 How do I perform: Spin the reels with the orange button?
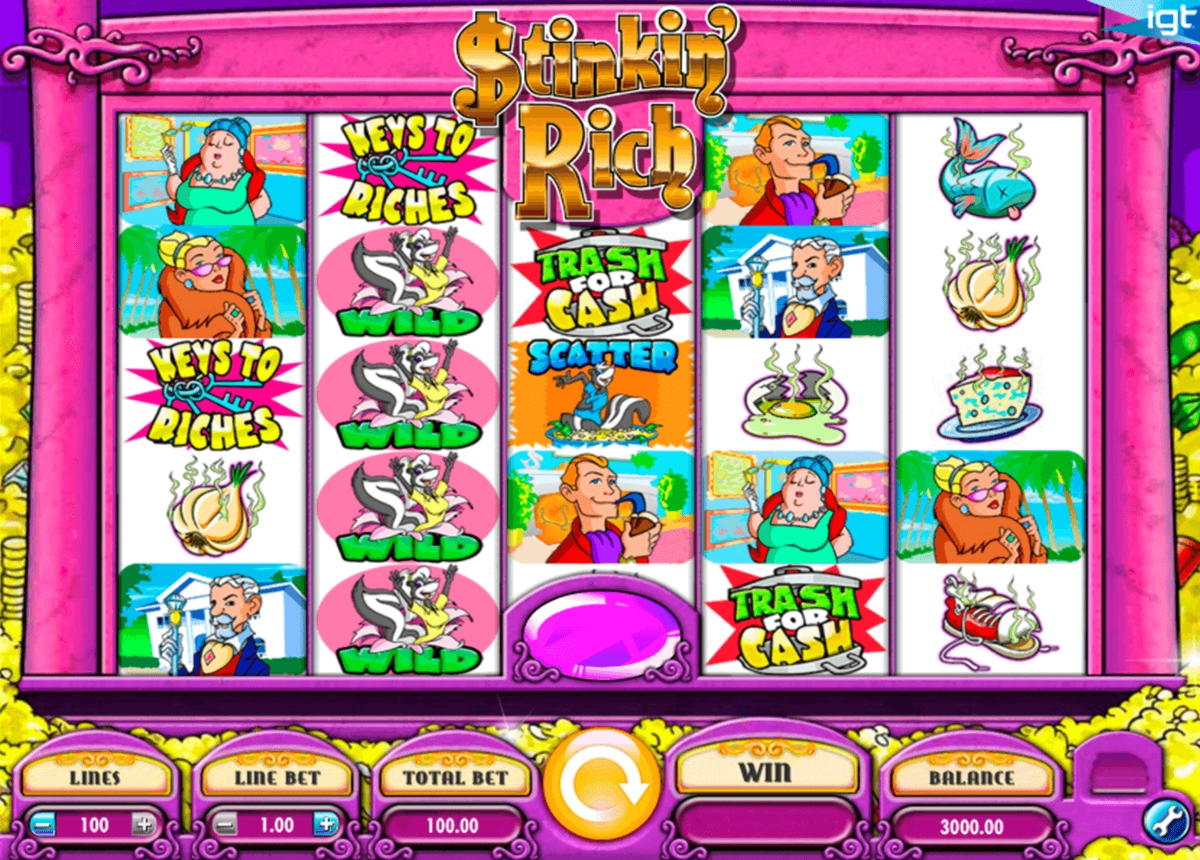tap(603, 785)
